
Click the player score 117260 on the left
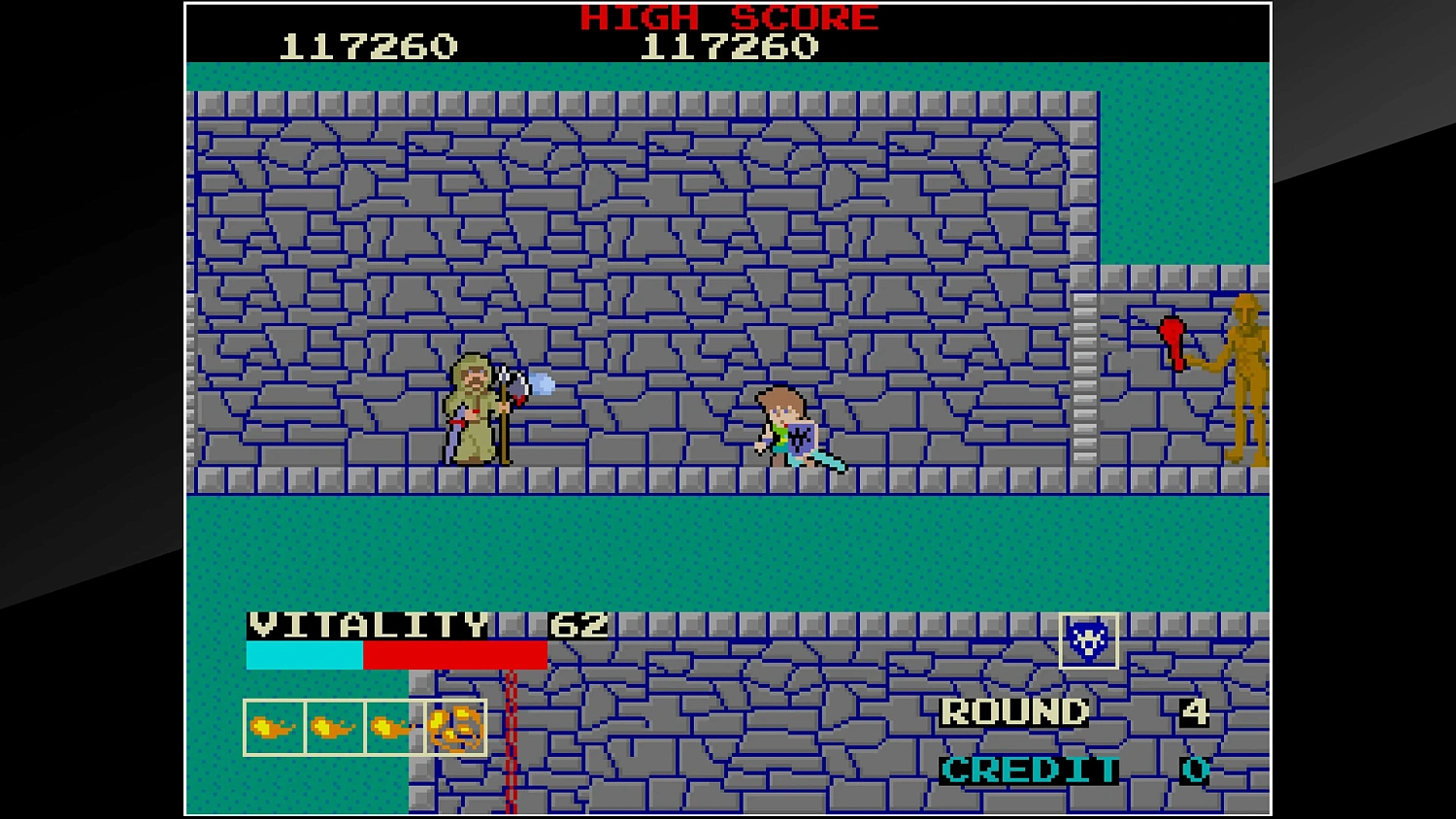tap(369, 44)
